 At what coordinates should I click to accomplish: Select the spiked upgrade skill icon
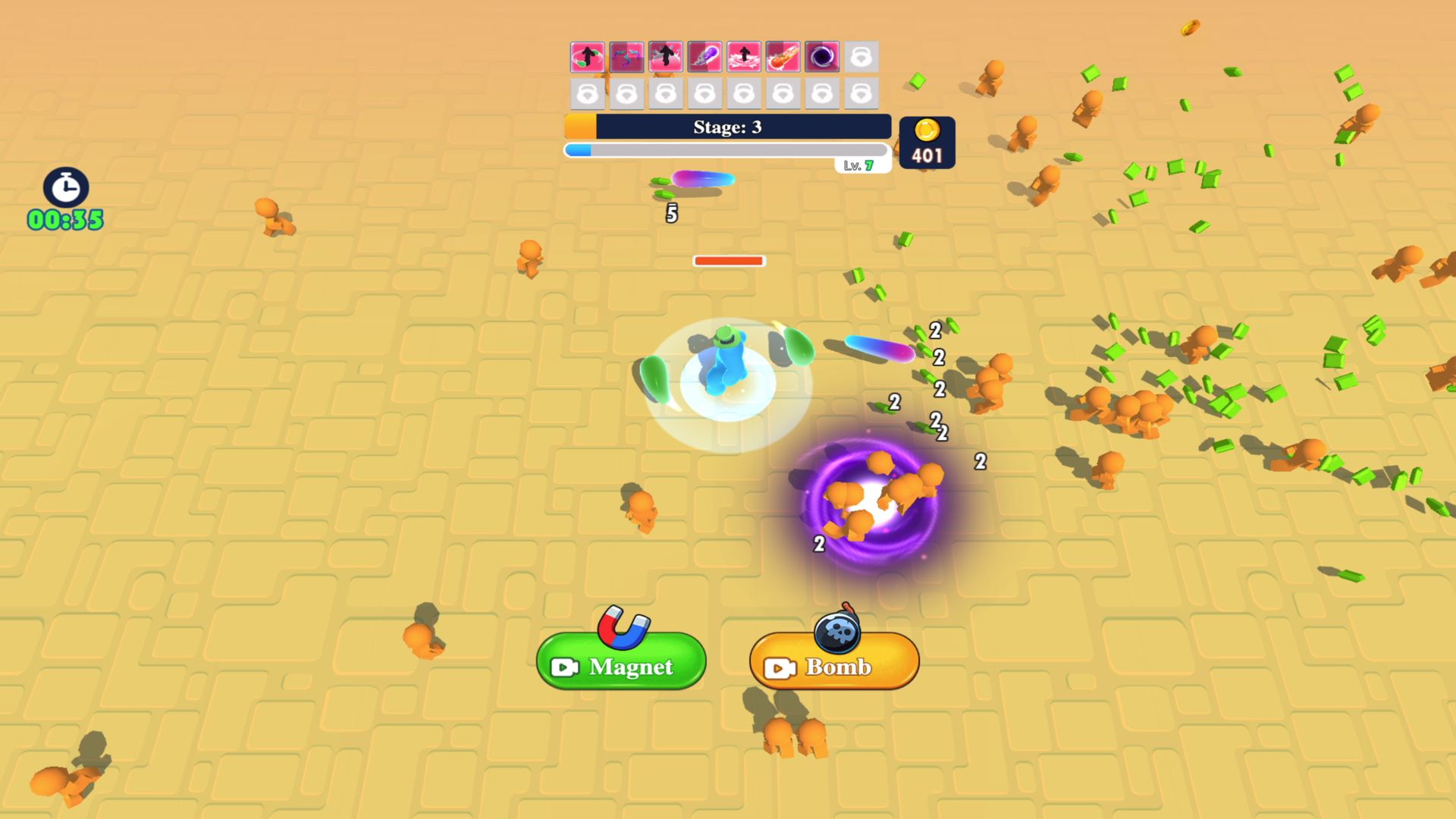coord(667,55)
